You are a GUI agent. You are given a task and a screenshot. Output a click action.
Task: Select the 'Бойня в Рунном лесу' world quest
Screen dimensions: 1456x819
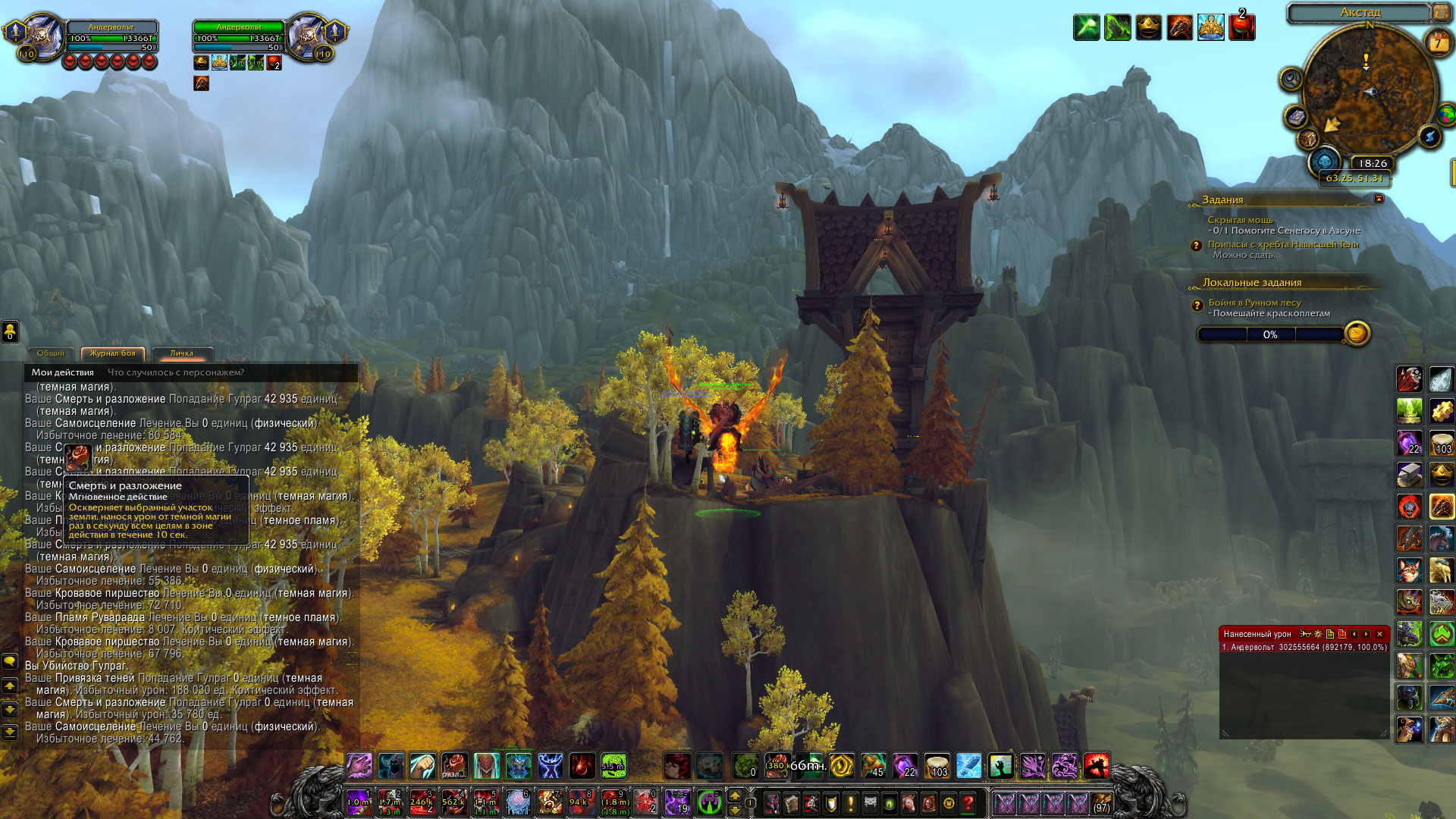coord(1254,303)
